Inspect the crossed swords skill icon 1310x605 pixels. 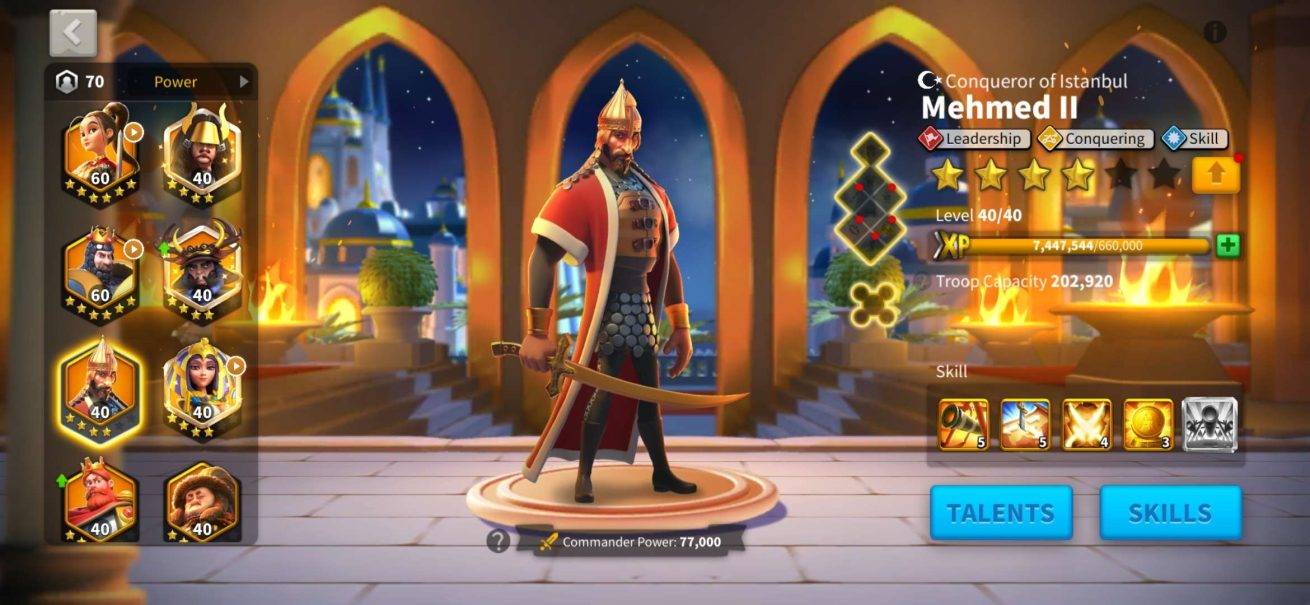(1087, 424)
